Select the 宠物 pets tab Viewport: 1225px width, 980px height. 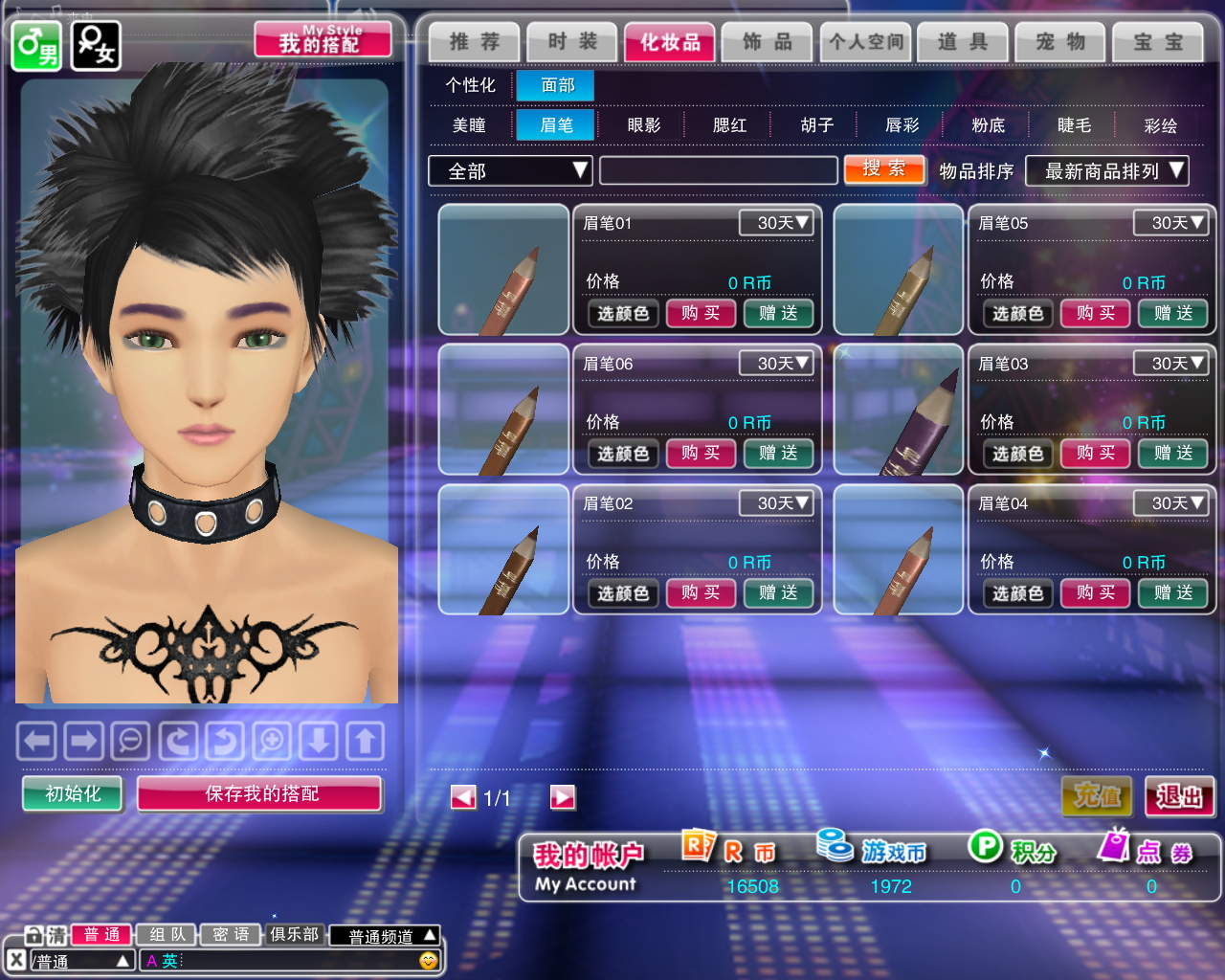[1060, 42]
